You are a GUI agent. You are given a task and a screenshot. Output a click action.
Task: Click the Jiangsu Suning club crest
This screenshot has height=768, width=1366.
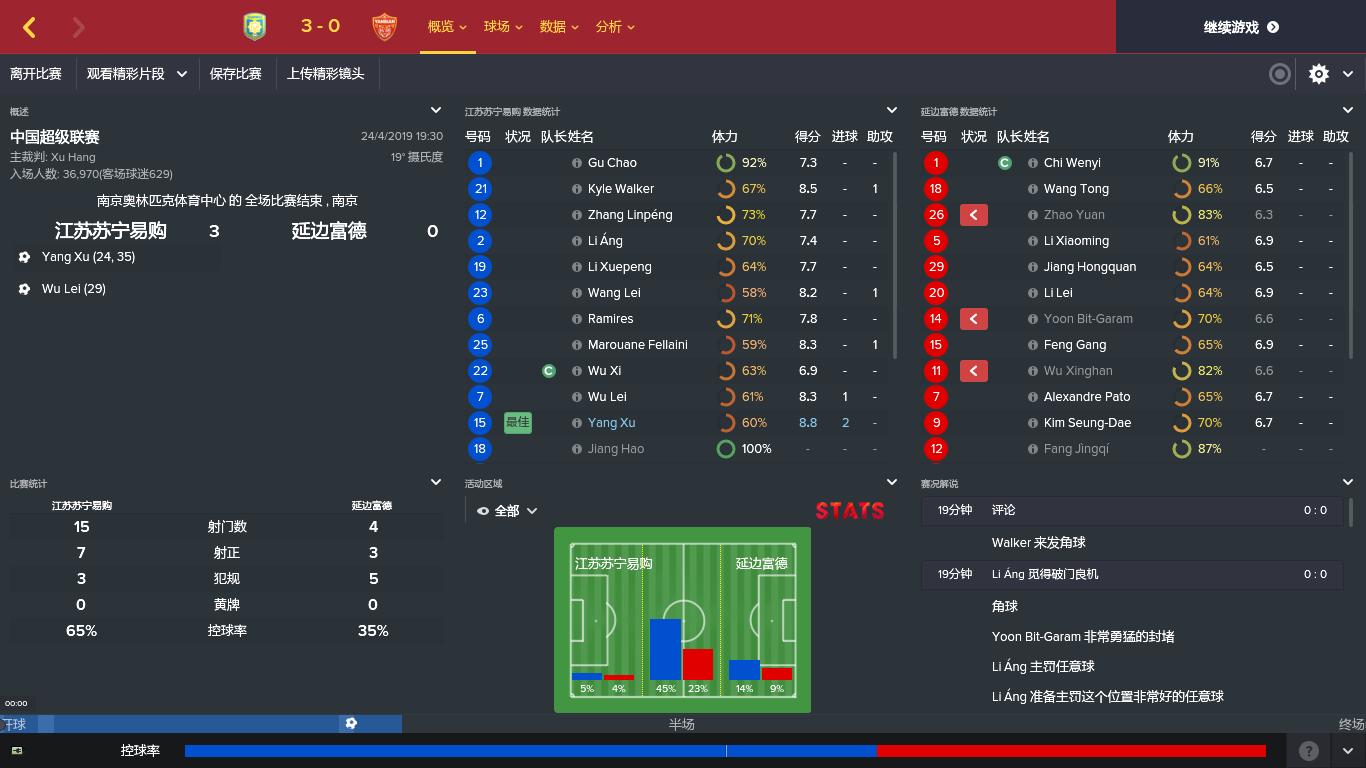[254, 26]
